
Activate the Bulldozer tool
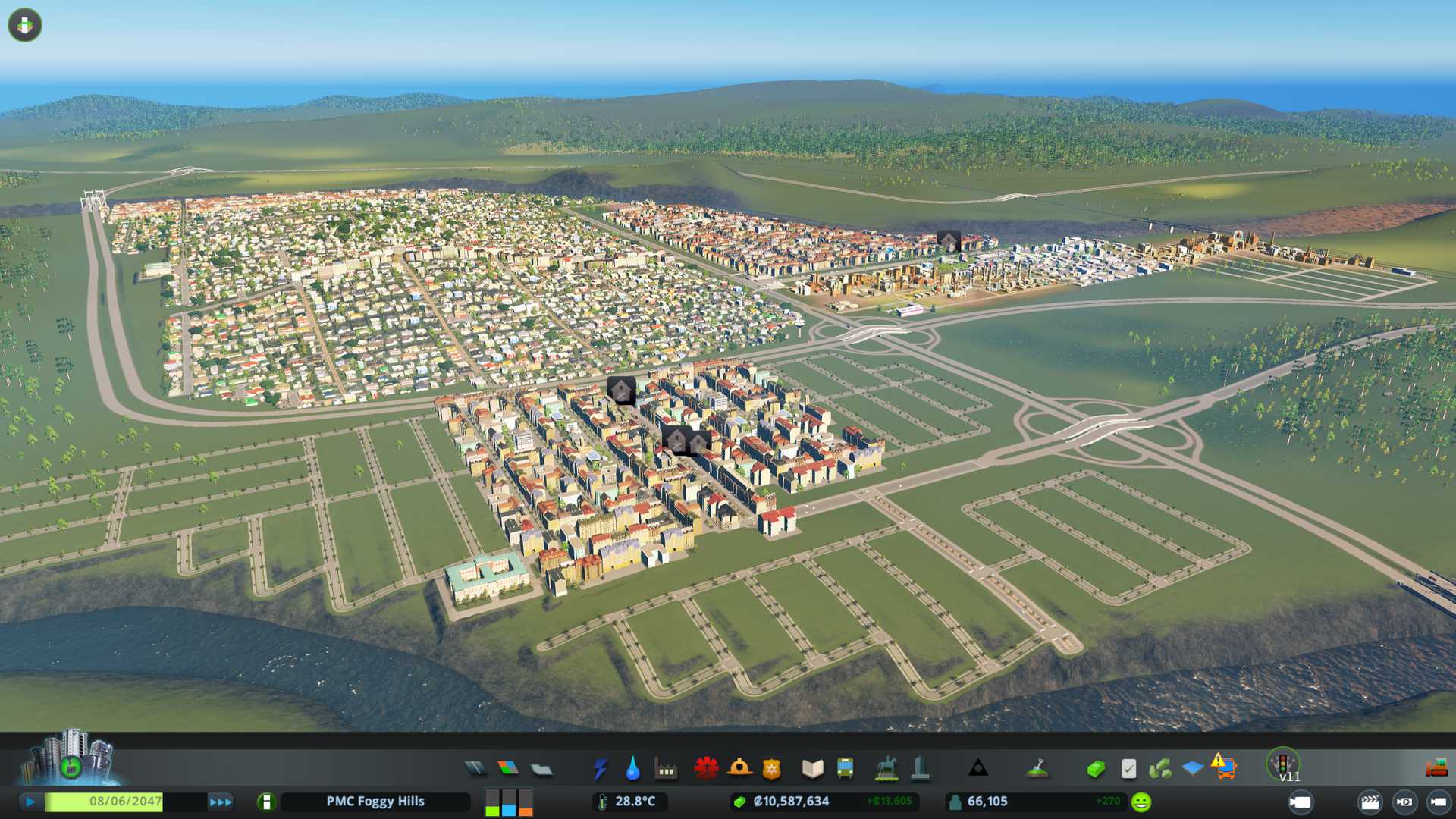[x=1436, y=769]
